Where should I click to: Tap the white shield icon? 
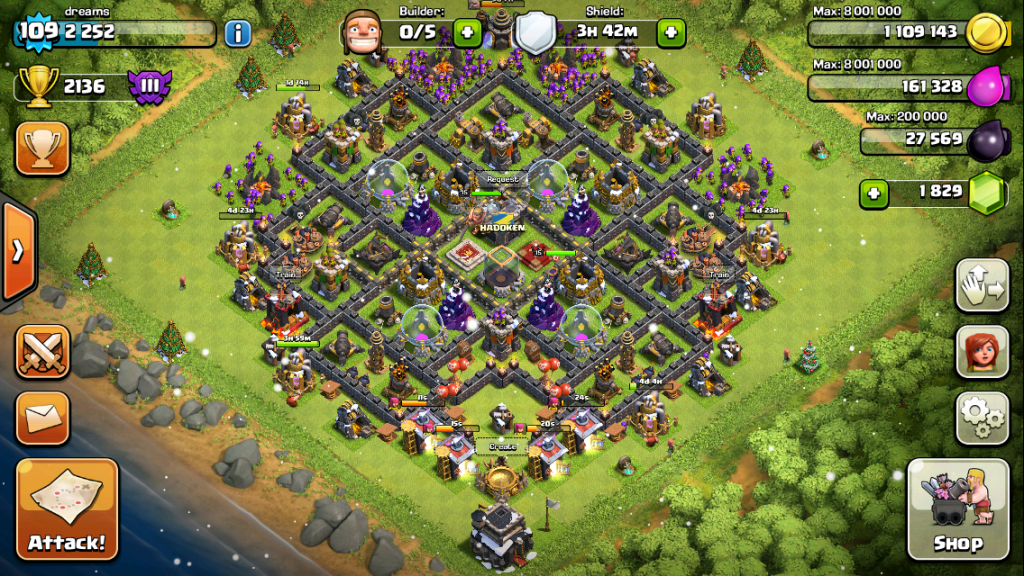click(534, 33)
